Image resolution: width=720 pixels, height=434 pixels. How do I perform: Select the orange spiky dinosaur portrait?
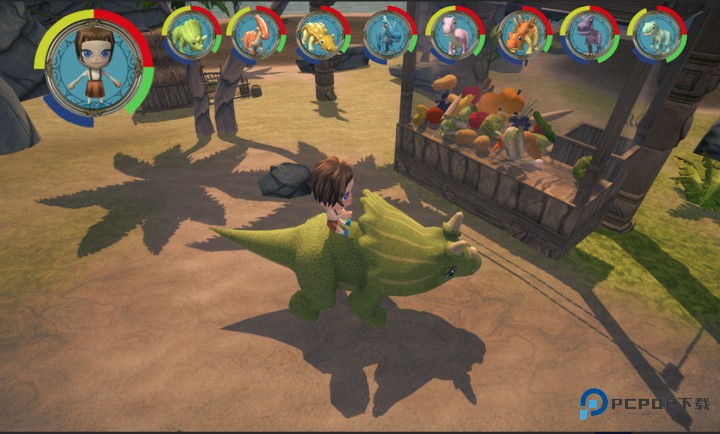point(523,34)
